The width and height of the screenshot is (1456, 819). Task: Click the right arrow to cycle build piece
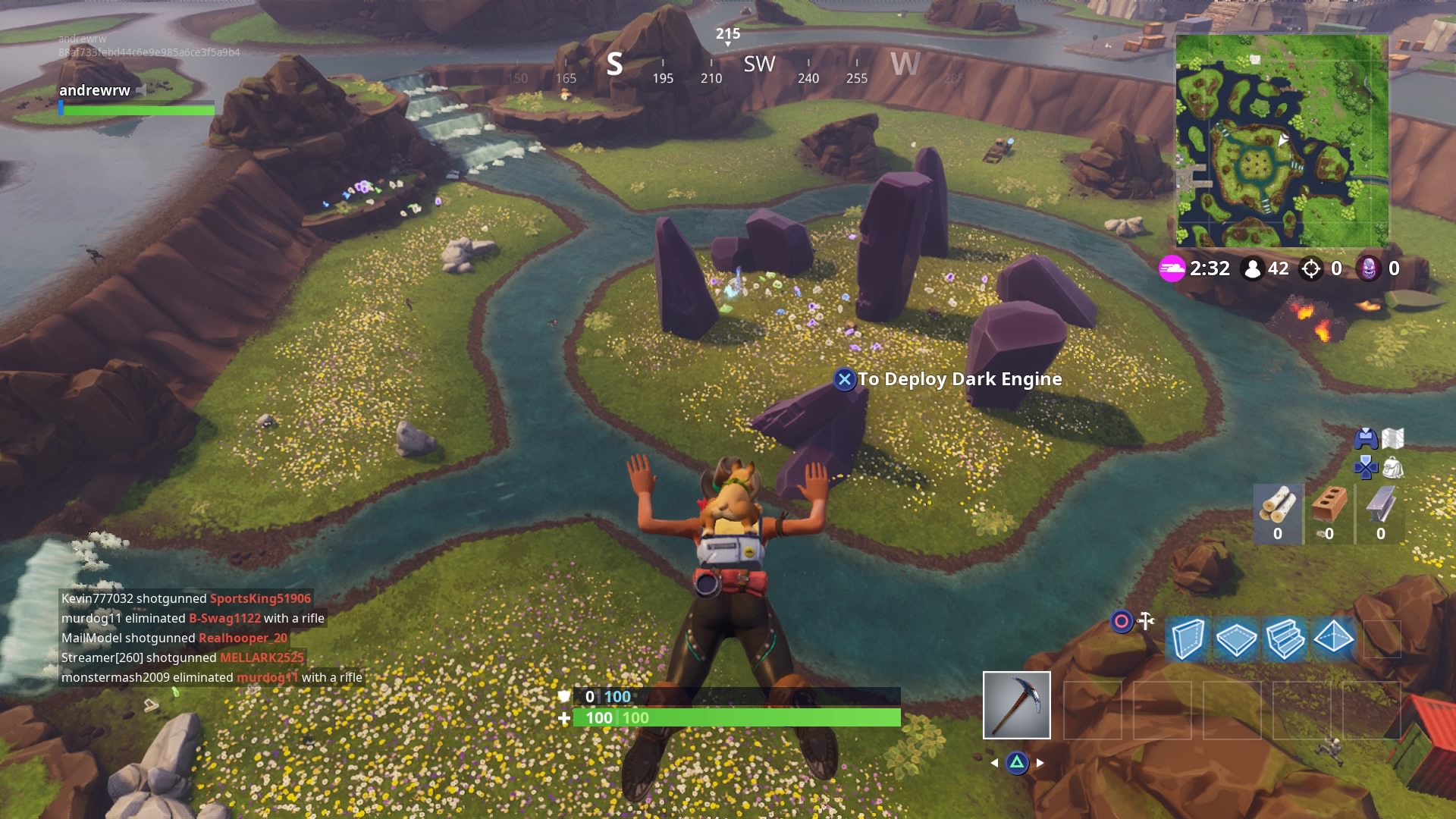pyautogui.click(x=1040, y=763)
